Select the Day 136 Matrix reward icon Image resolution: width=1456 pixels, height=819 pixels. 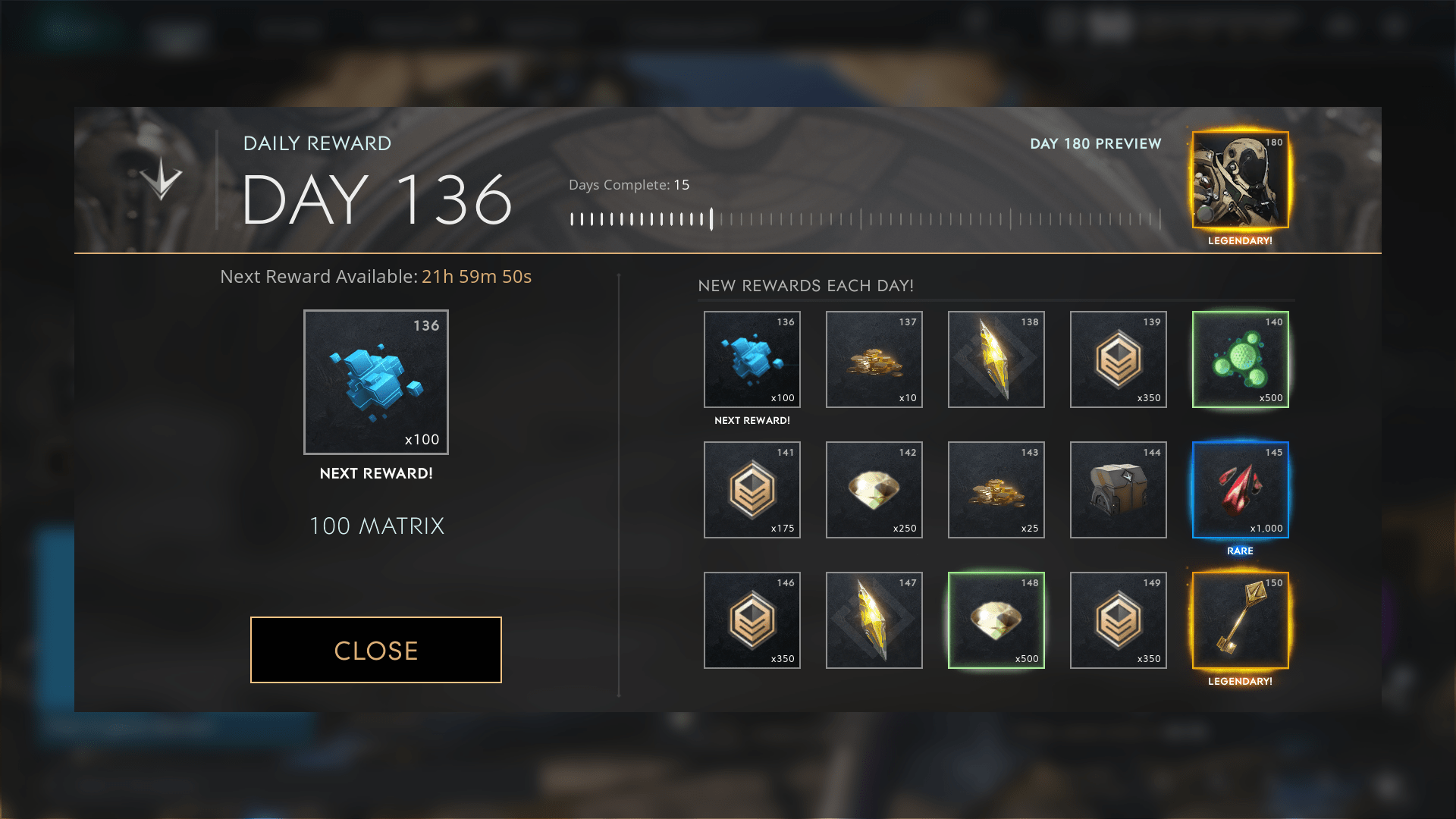752,359
